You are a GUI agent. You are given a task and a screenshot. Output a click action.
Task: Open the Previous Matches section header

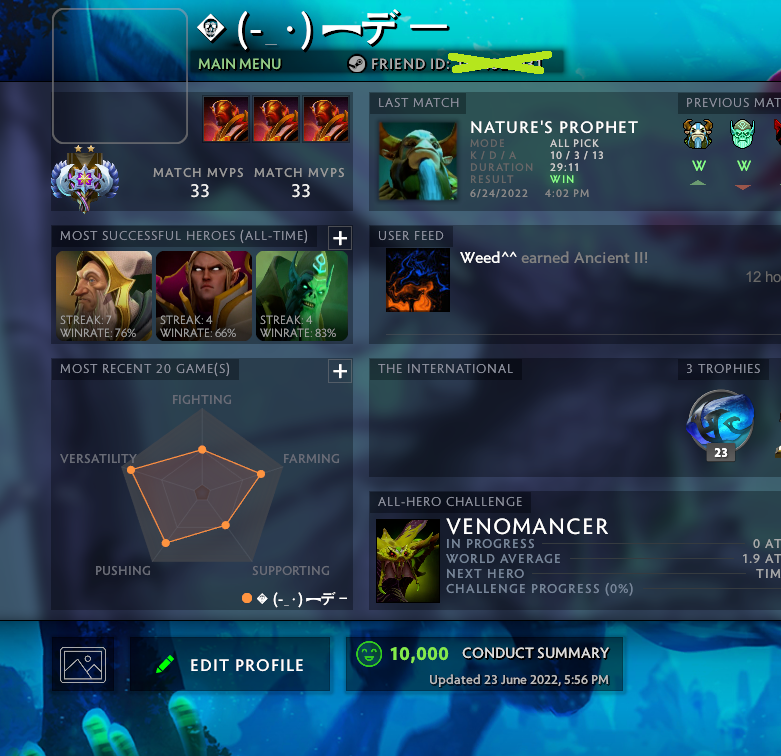[730, 103]
